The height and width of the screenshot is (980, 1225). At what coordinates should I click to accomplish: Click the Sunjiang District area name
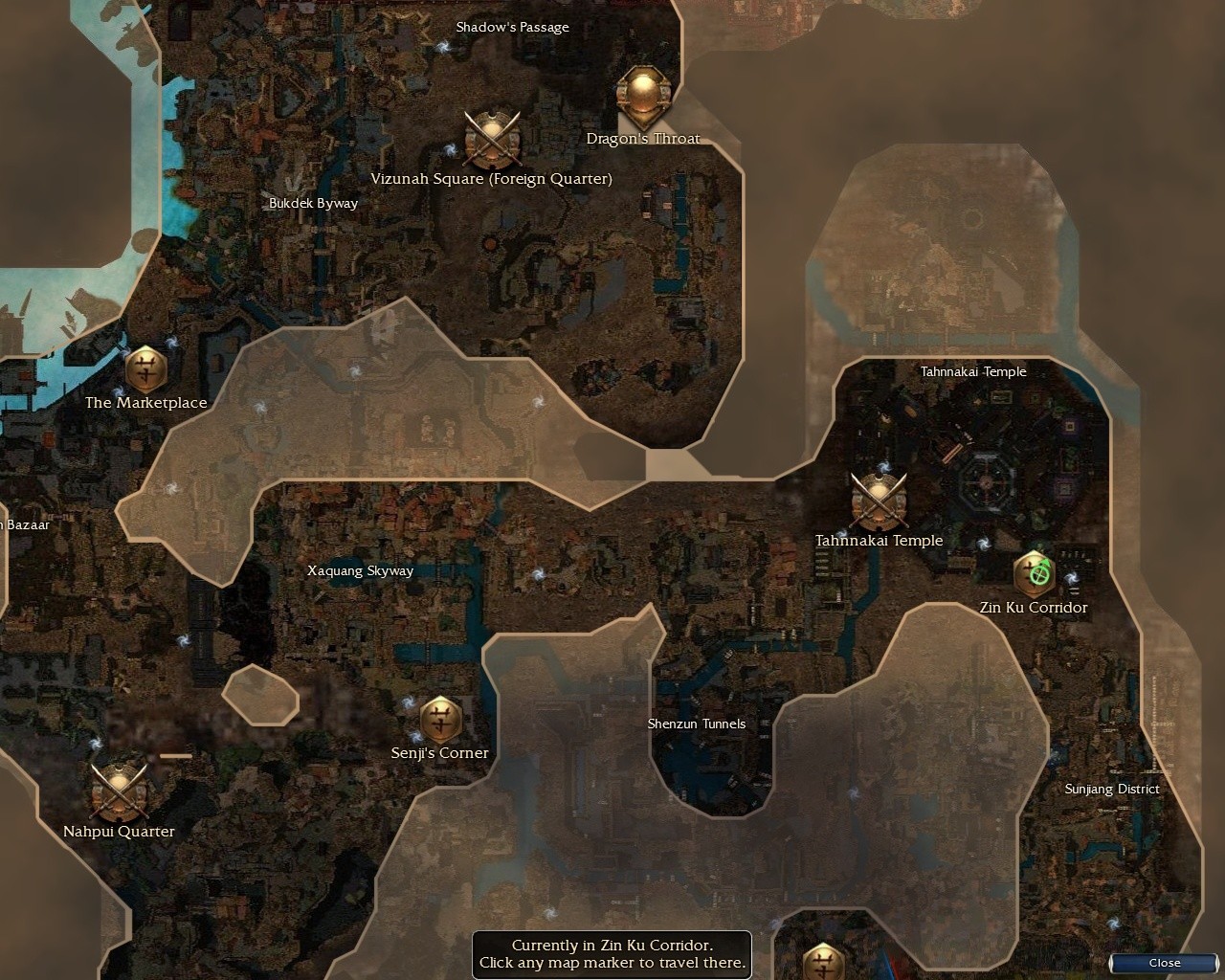(x=1112, y=789)
